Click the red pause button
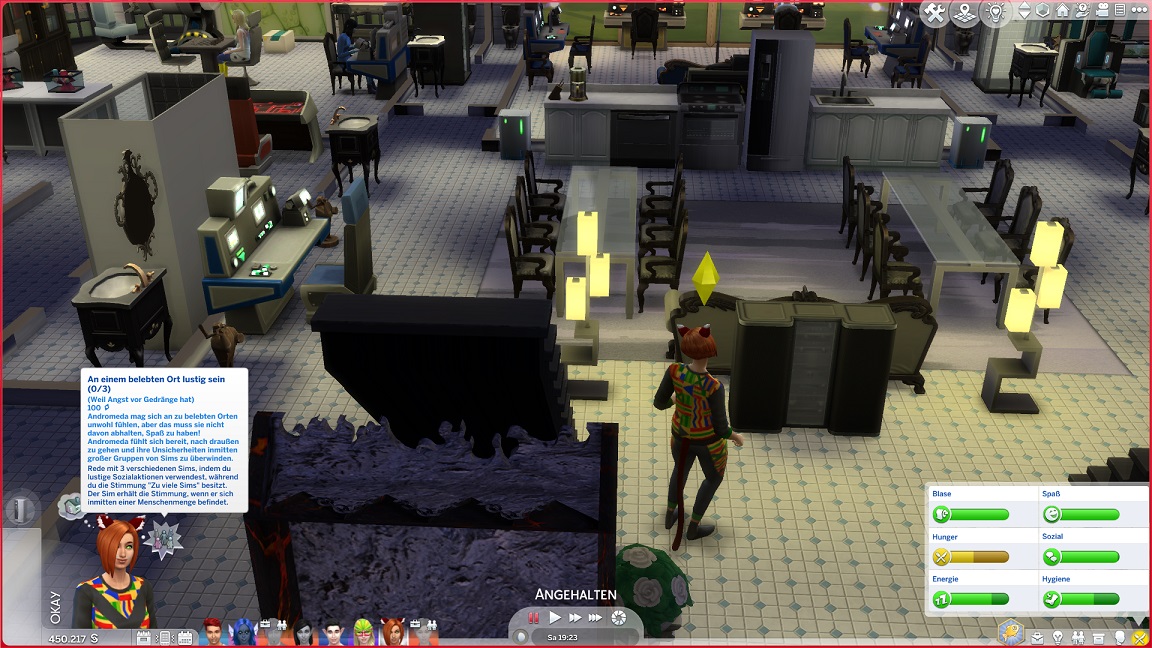The width and height of the screenshot is (1152, 648). click(534, 618)
